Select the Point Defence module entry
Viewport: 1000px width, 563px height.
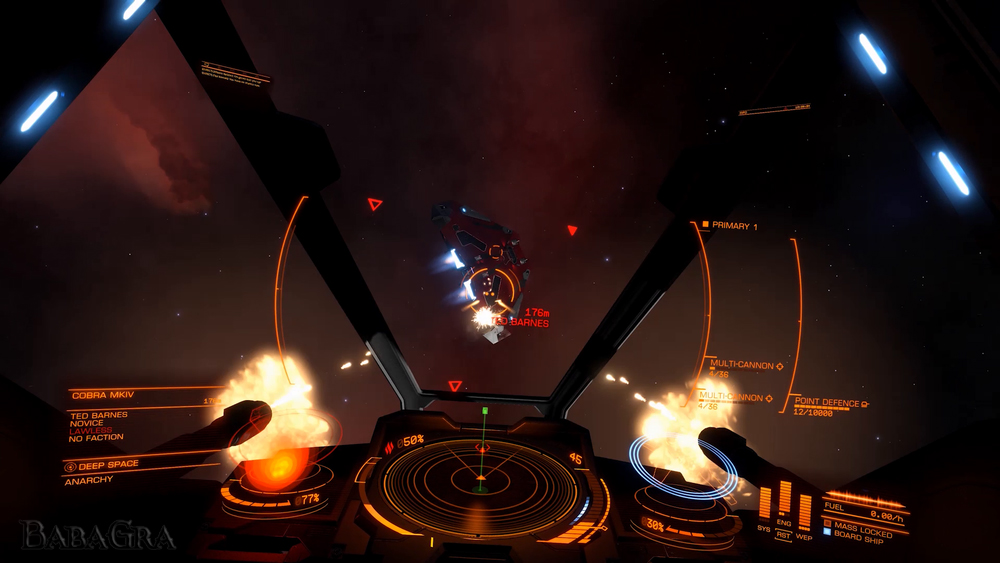(x=830, y=403)
